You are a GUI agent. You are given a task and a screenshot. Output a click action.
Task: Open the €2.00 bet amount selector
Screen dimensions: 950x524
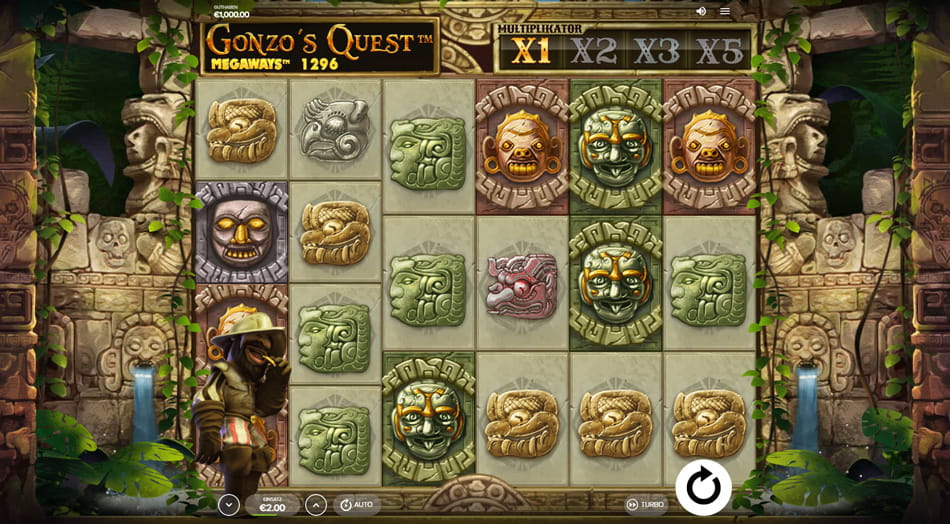coord(272,505)
